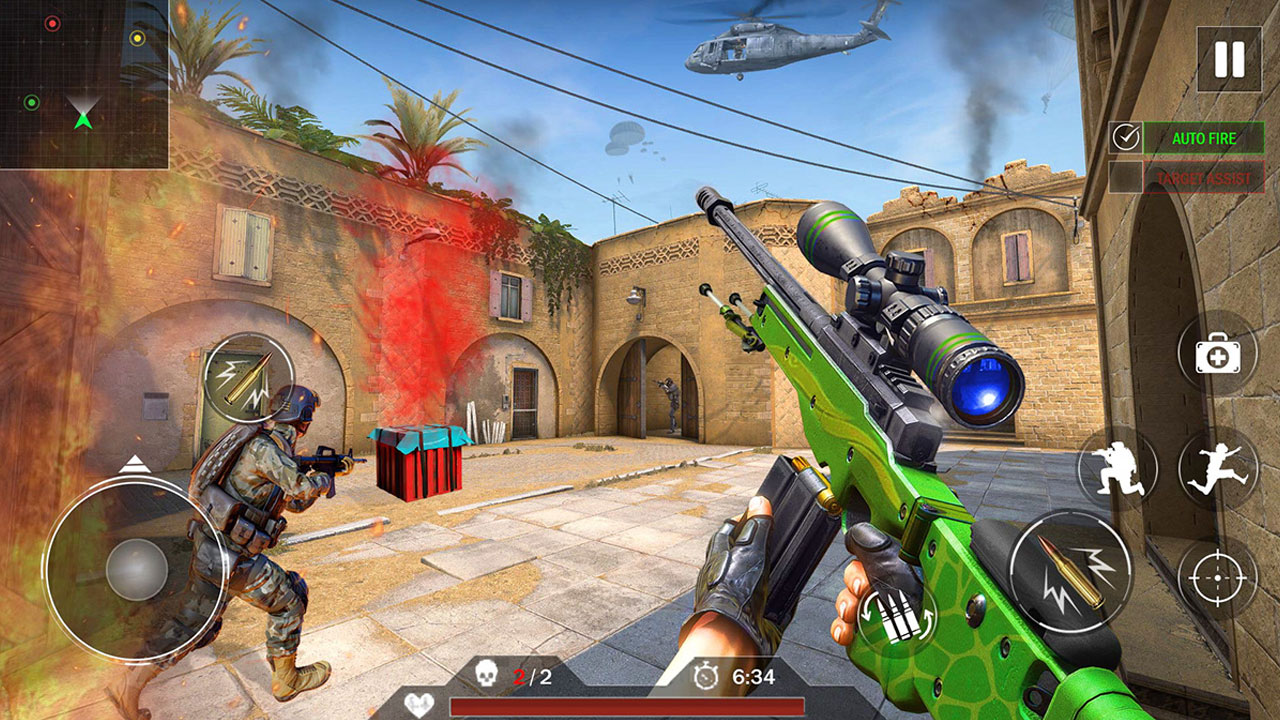Click the minimap radar
This screenshot has height=720, width=1280.
[x=84, y=84]
